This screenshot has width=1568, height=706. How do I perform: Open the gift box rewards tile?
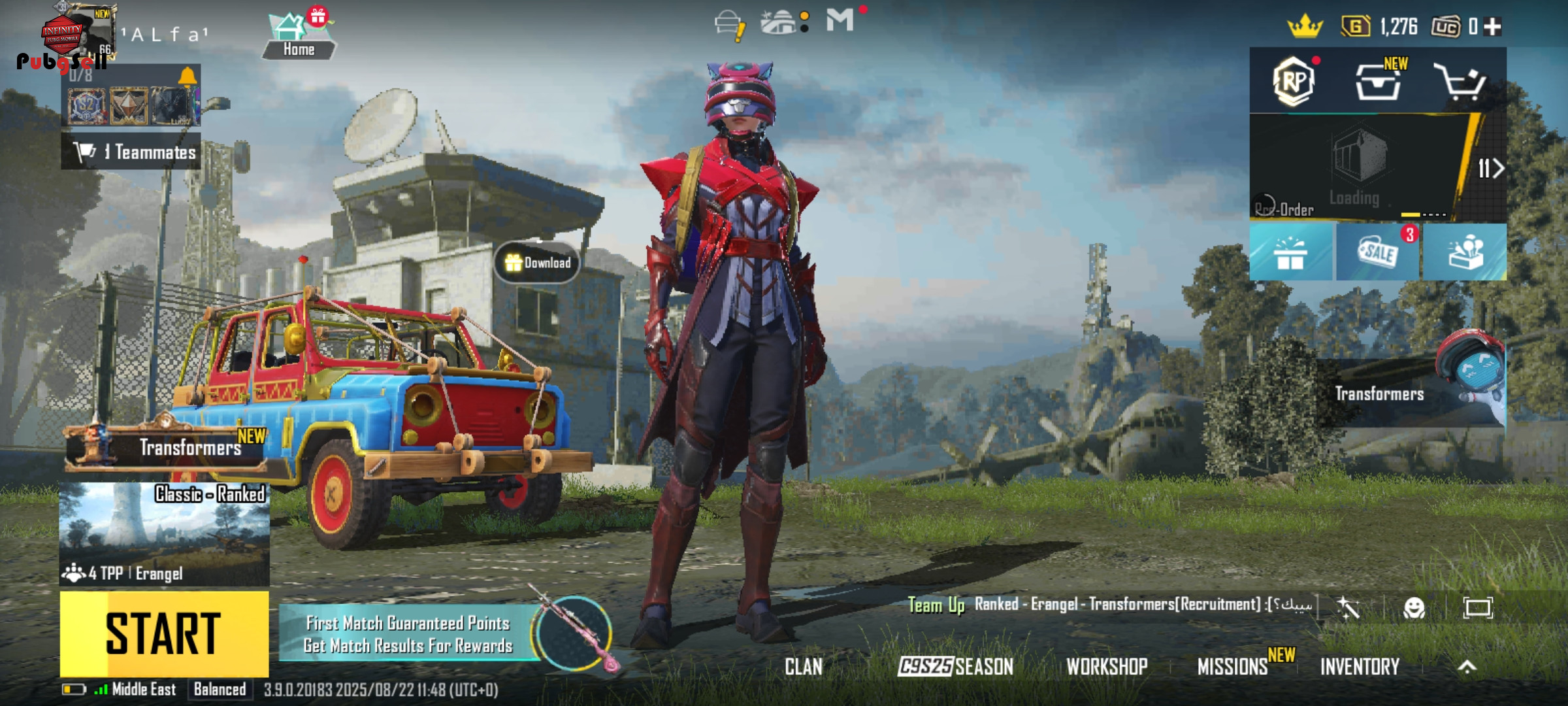[1290, 252]
